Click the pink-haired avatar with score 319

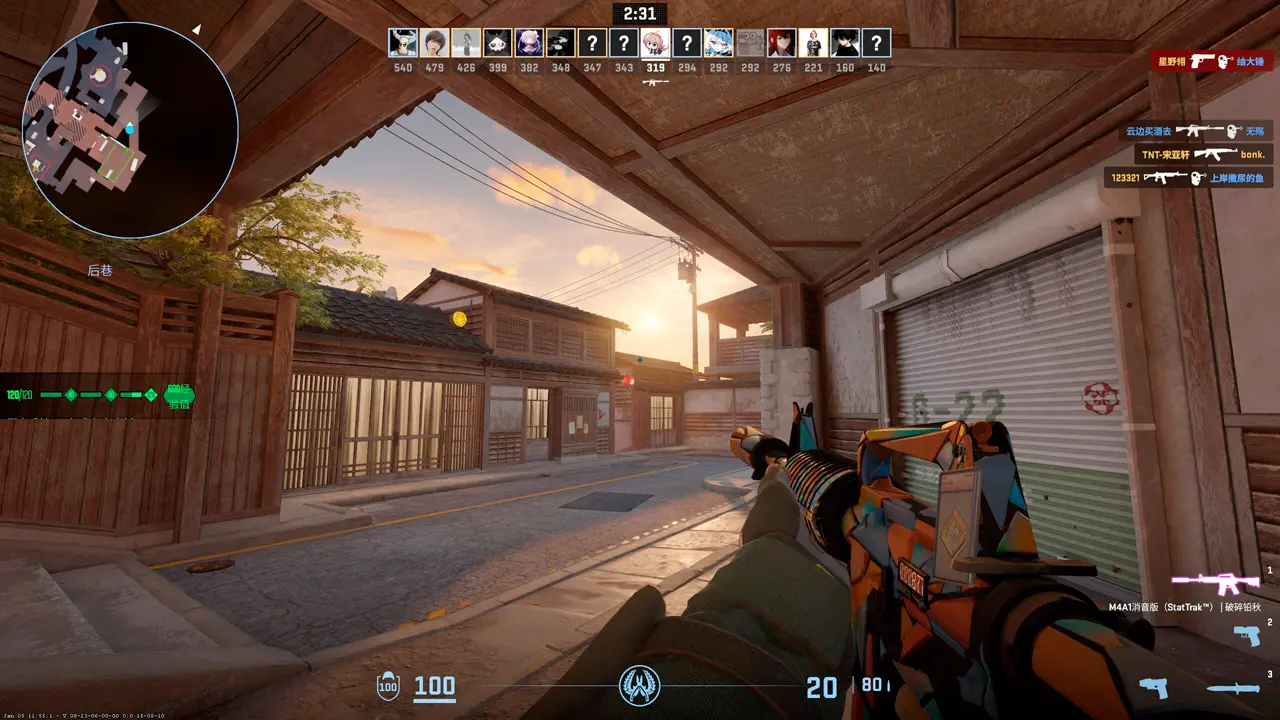655,43
